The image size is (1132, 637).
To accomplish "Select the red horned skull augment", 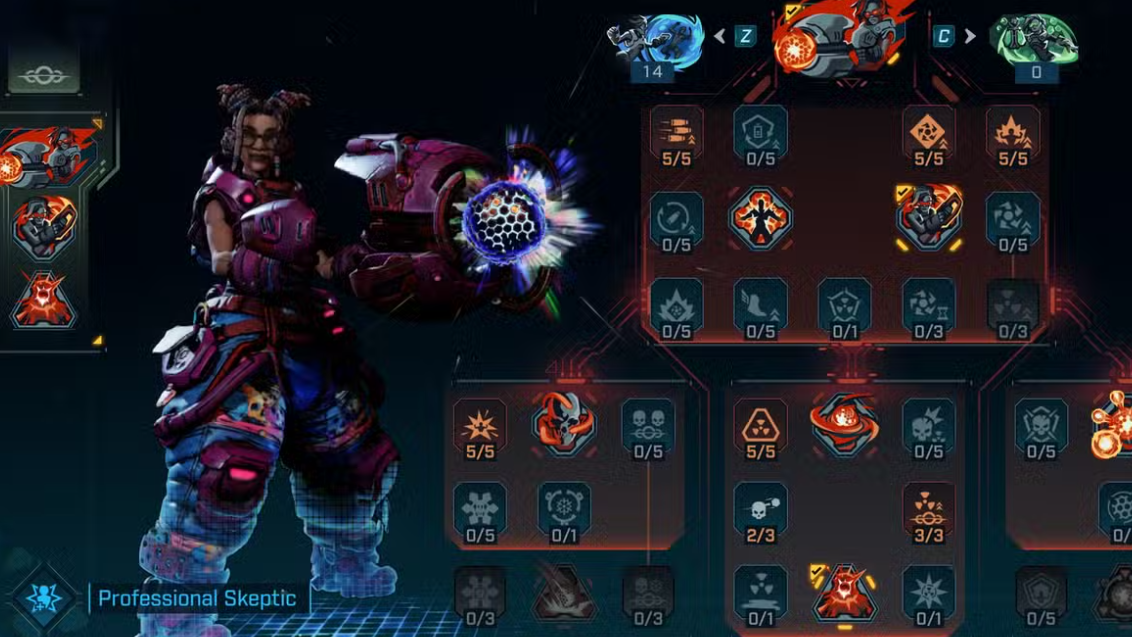I will (x=564, y=423).
